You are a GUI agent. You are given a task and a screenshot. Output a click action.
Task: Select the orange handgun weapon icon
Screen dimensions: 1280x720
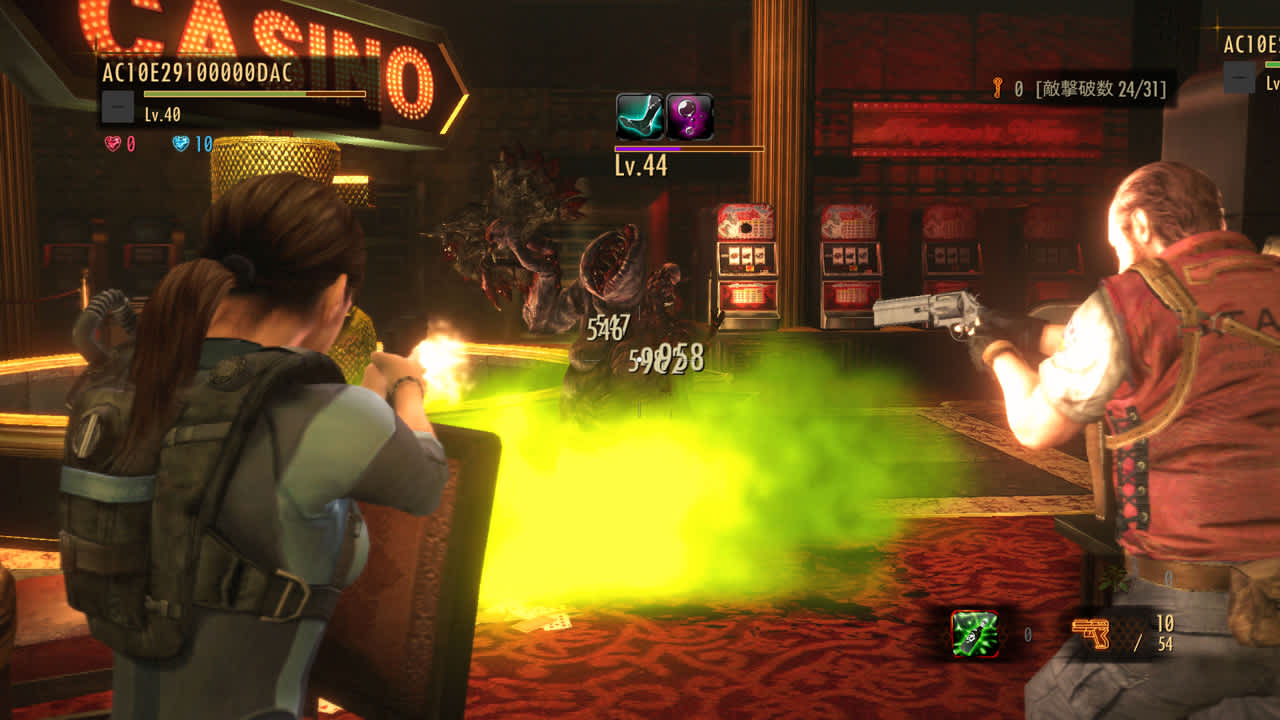pyautogui.click(x=1090, y=633)
